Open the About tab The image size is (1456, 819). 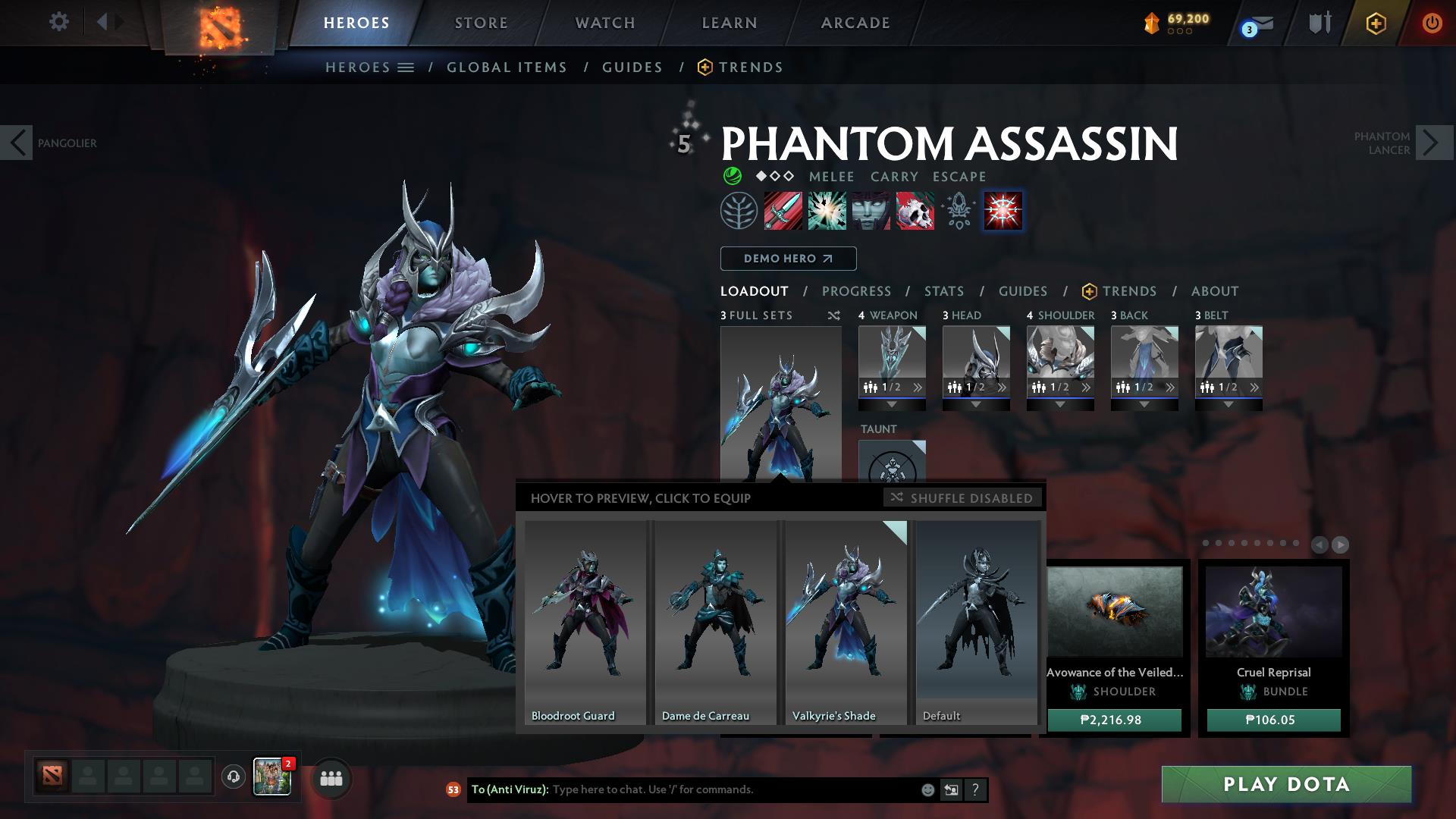1214,291
